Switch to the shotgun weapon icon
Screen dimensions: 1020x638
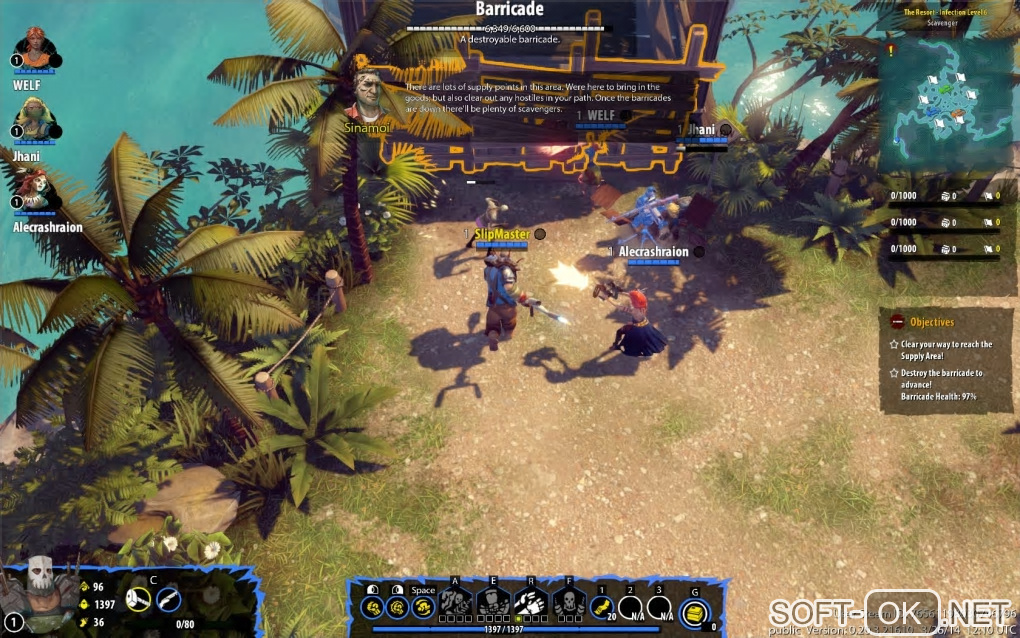tap(169, 599)
